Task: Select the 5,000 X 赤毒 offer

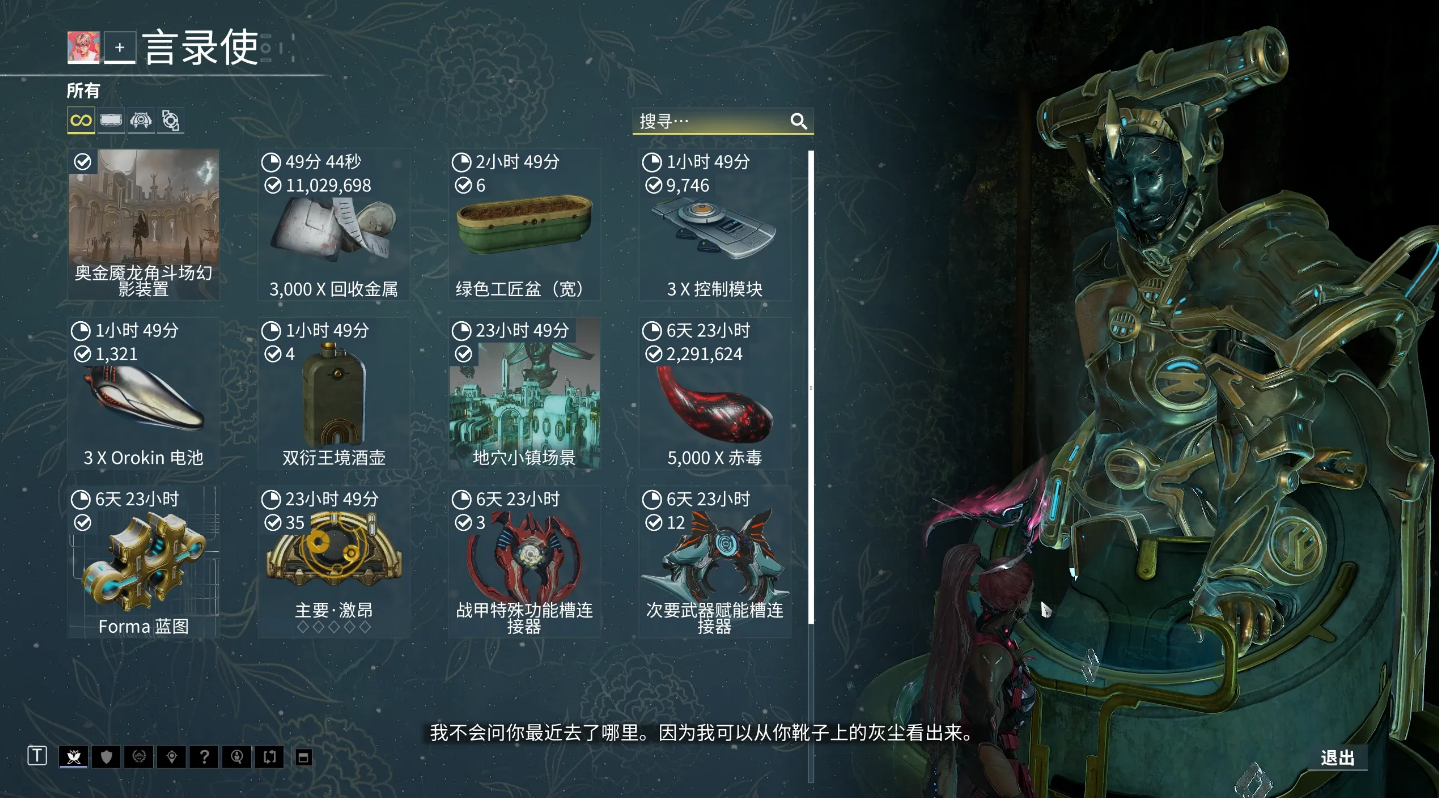Action: [x=714, y=393]
